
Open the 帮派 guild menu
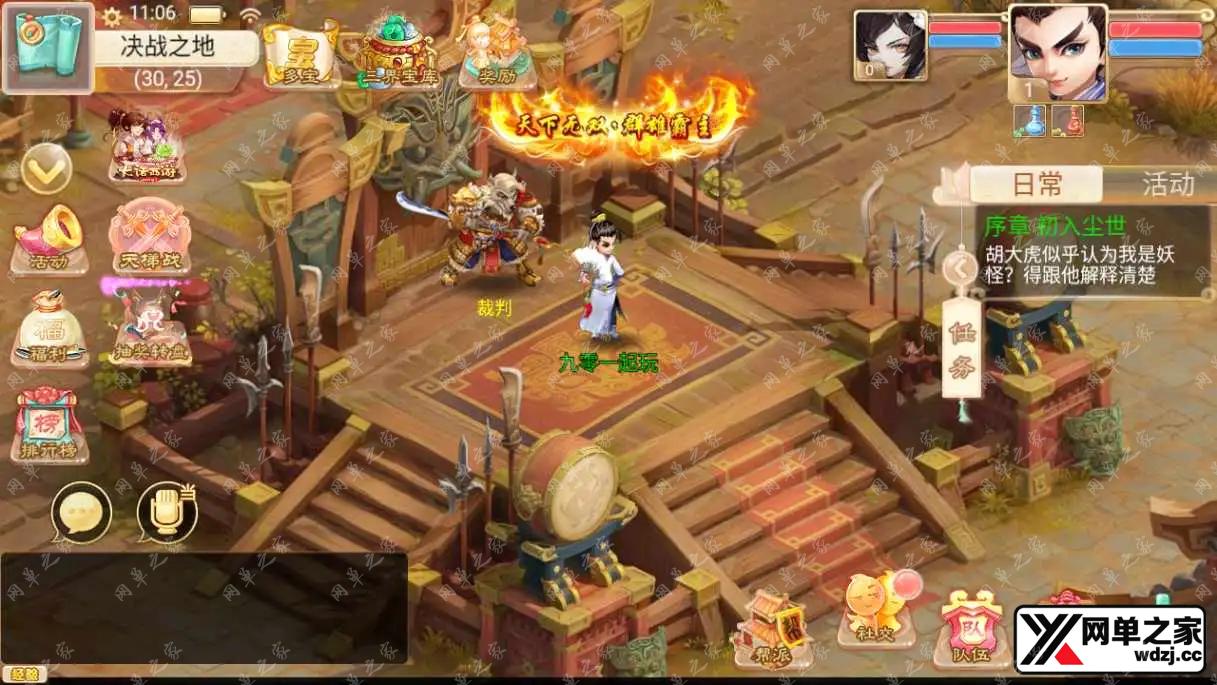(770, 626)
